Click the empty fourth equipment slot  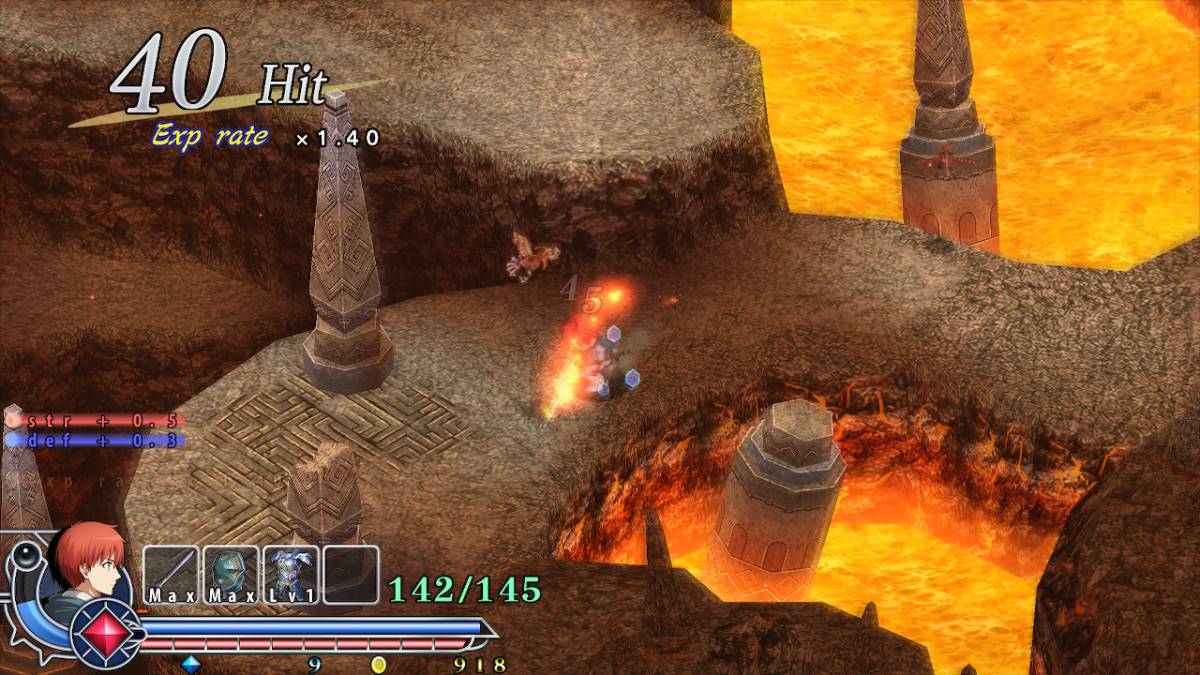coord(351,574)
